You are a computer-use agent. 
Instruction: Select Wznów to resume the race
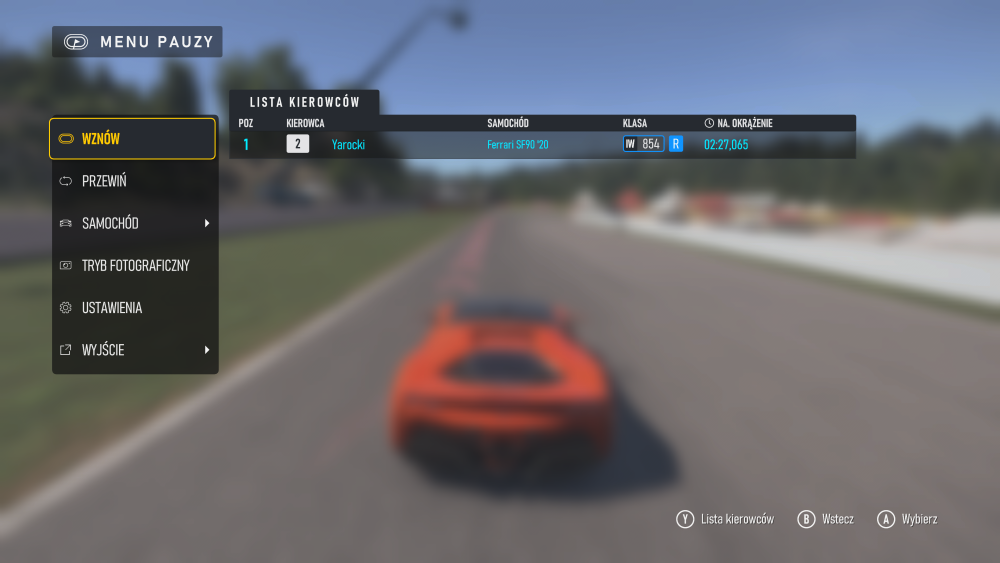click(132, 139)
